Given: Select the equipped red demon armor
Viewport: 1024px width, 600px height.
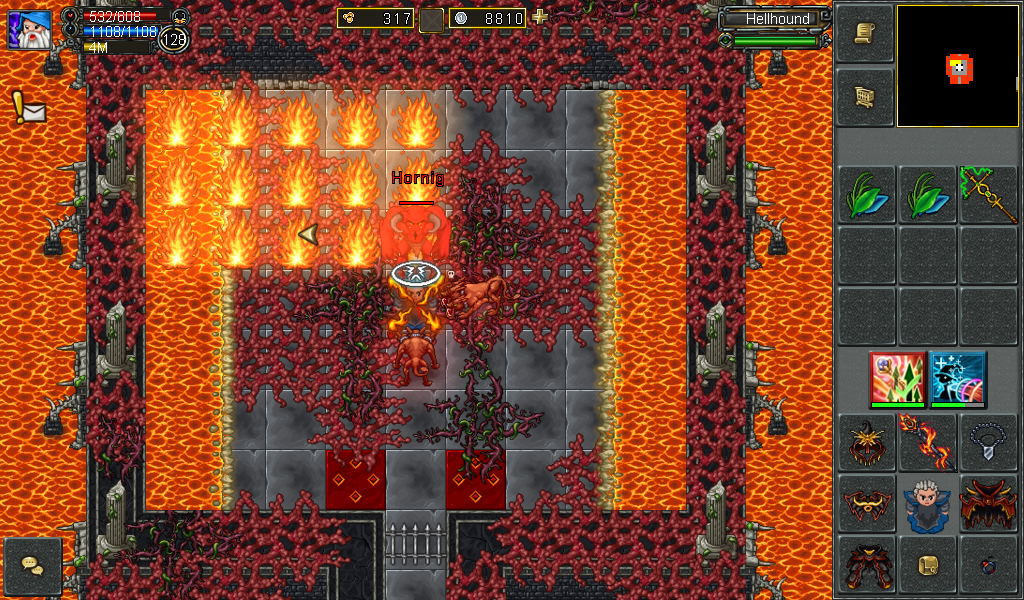Looking at the screenshot, I should tap(987, 503).
